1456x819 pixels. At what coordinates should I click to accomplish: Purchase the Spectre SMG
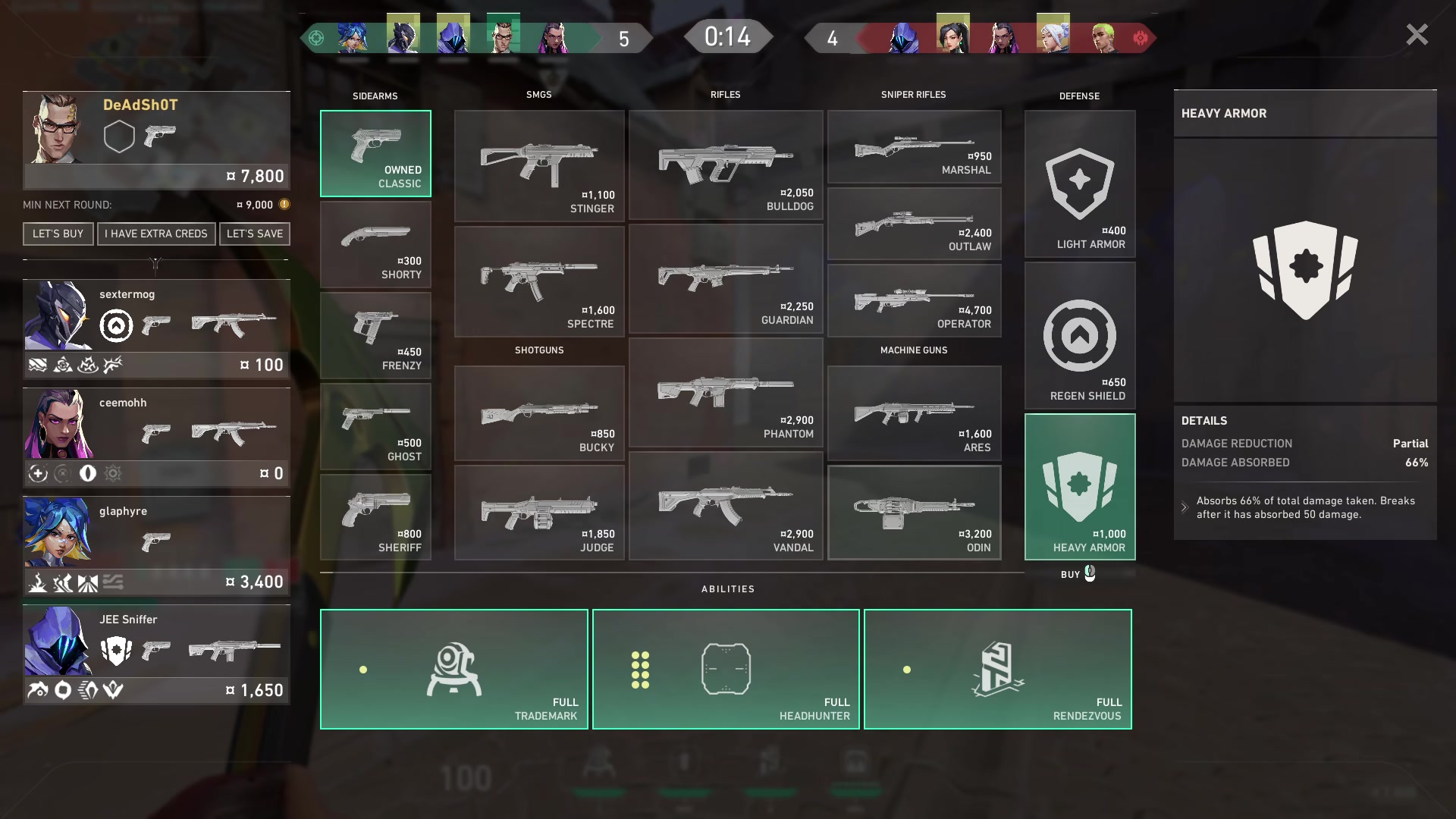tap(539, 281)
